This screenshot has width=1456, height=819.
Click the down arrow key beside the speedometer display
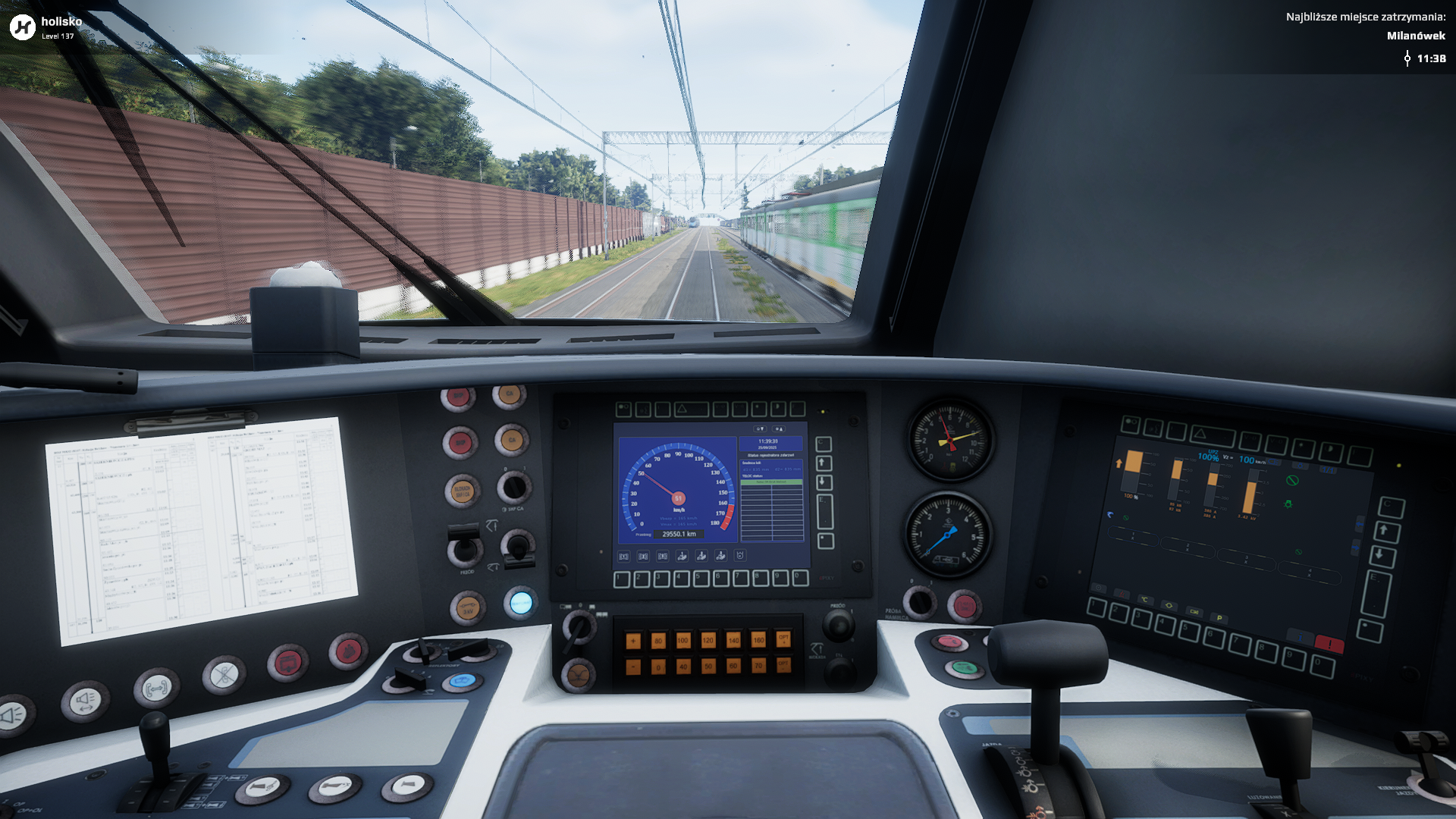pos(824,482)
